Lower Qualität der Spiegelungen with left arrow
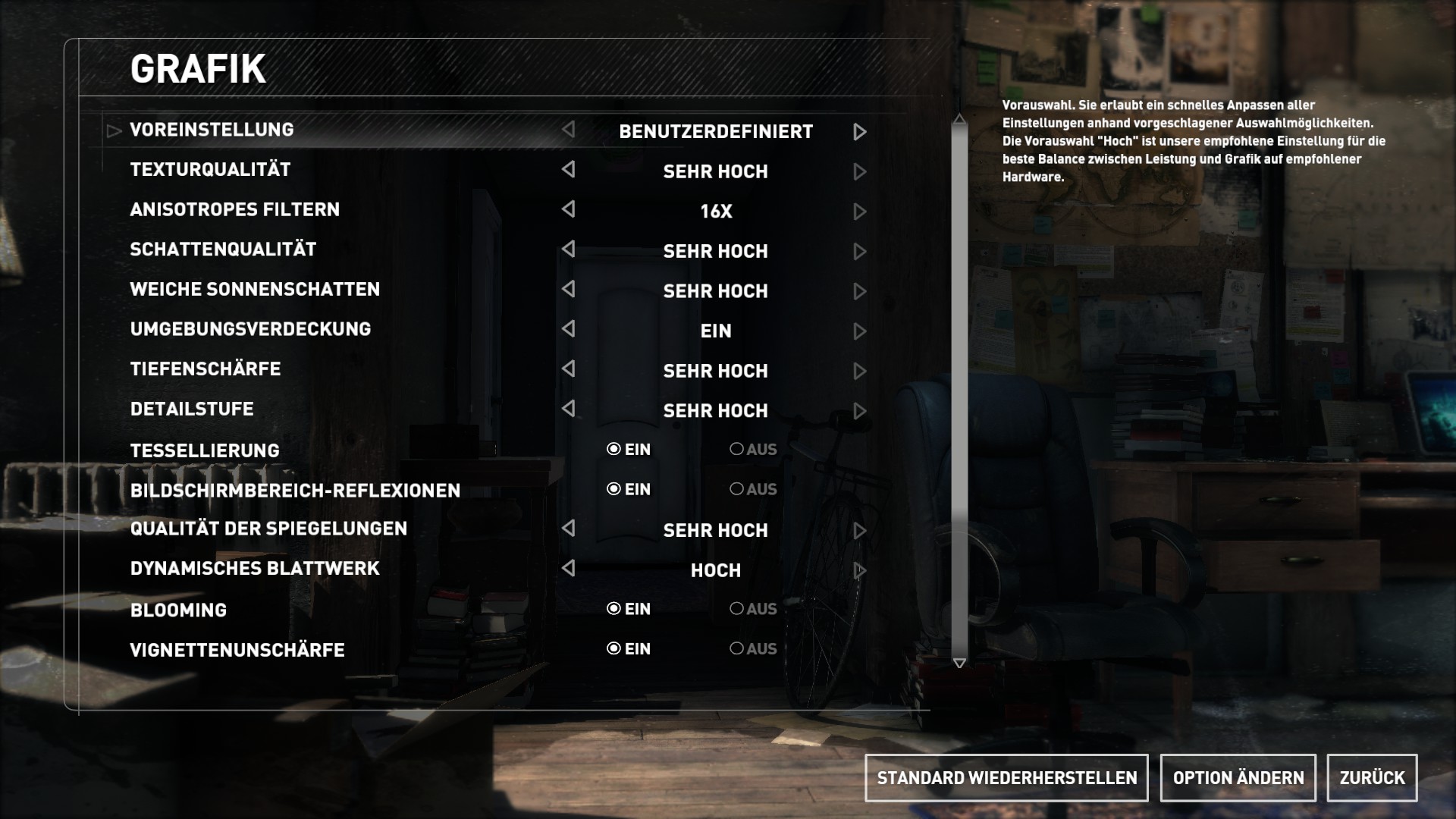This screenshot has height=819, width=1456. click(568, 529)
